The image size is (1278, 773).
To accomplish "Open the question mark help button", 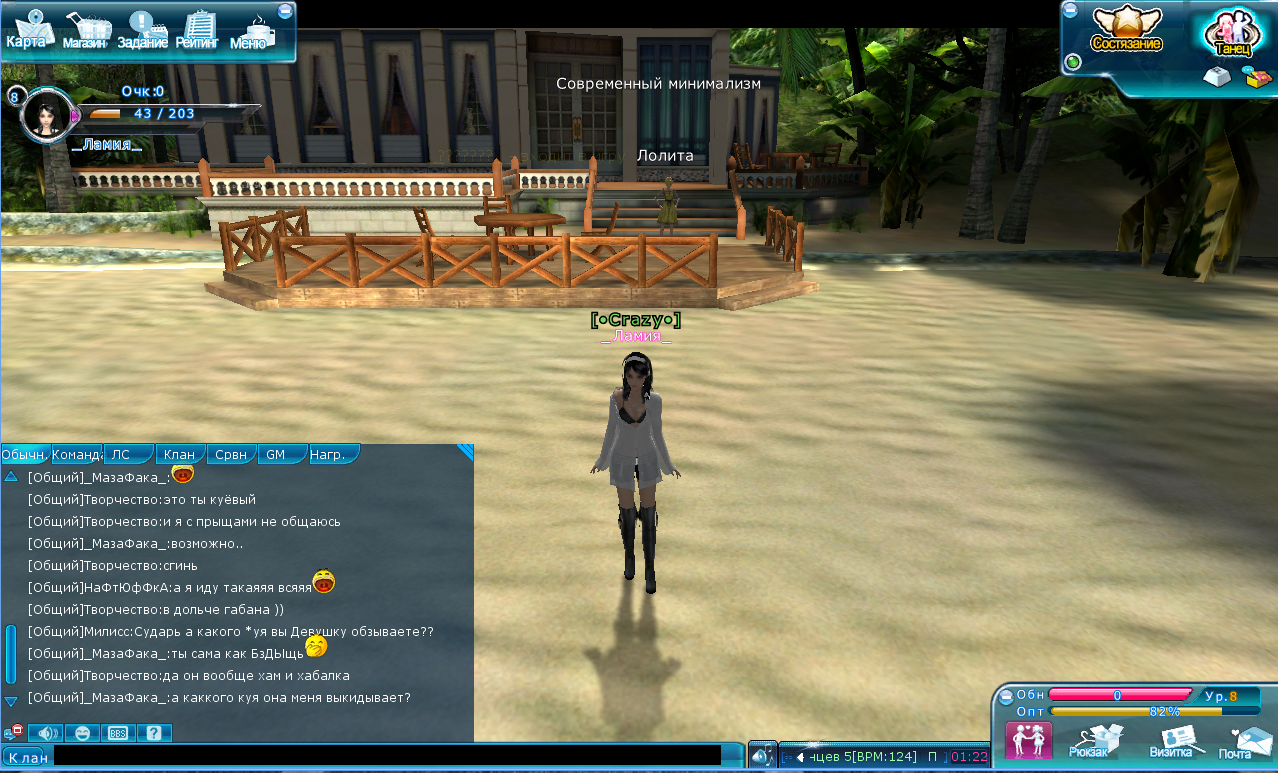I will tap(153, 733).
